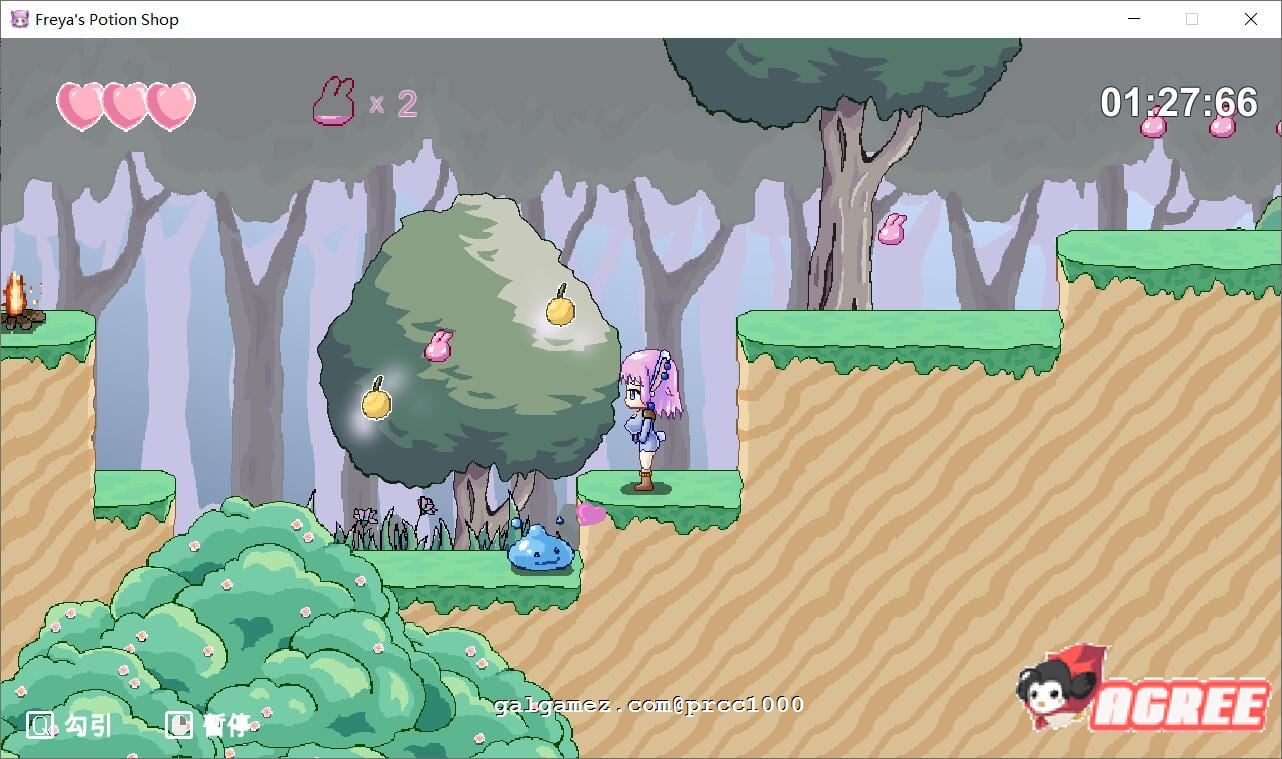
Task: Click the timer reading 01:27:66
Action: (1177, 101)
